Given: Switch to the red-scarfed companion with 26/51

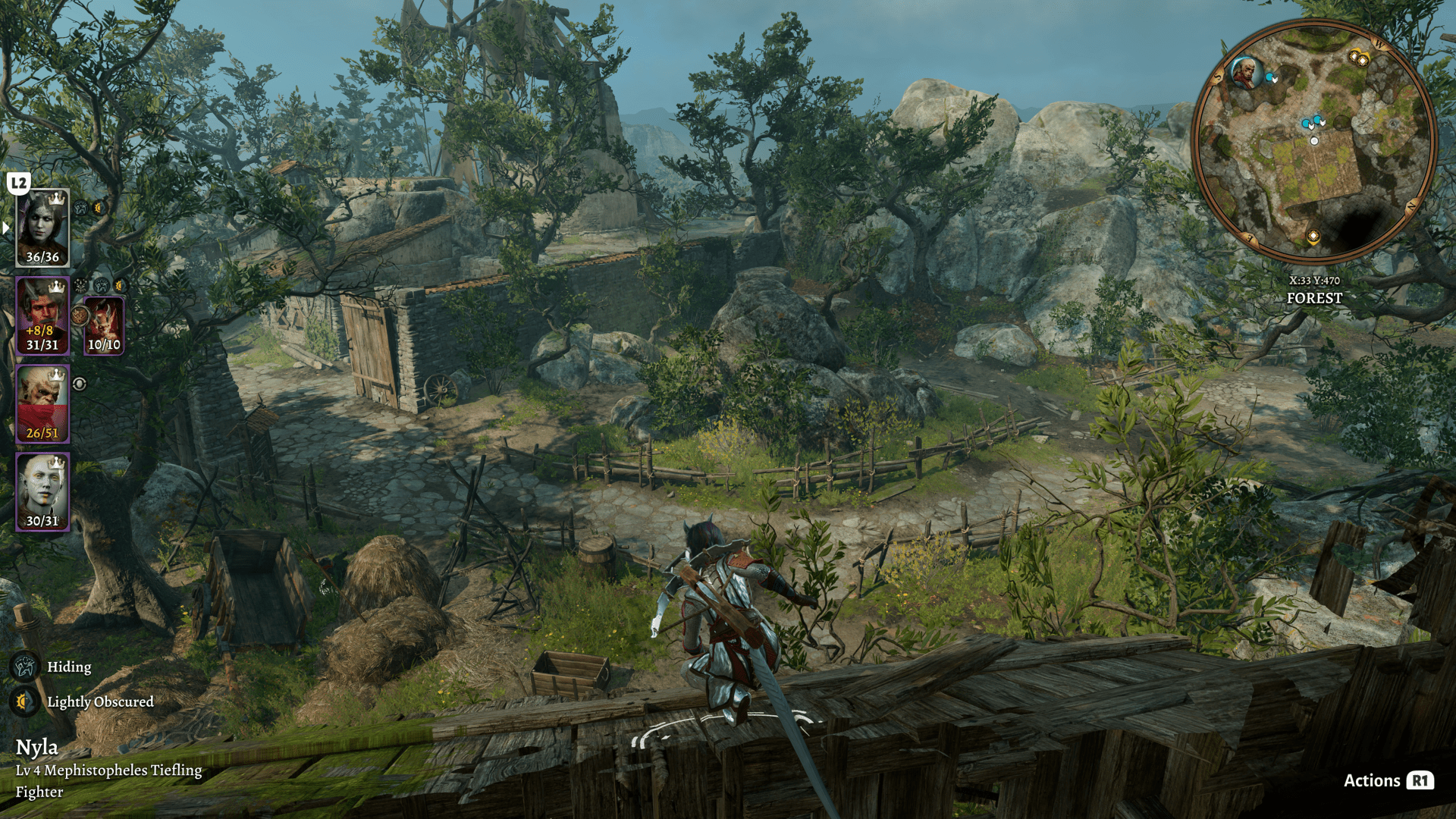Looking at the screenshot, I should point(42,403).
